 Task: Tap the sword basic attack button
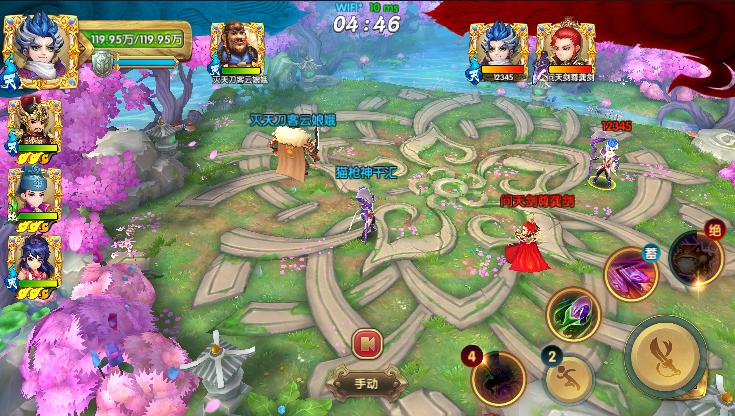[x=665, y=357]
